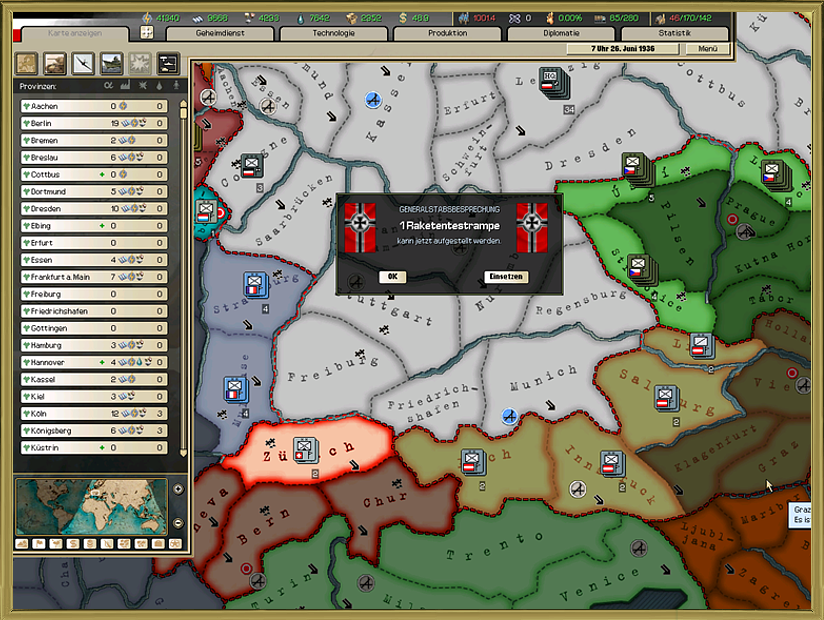Switch to the Technologie tab

click(x=333, y=33)
